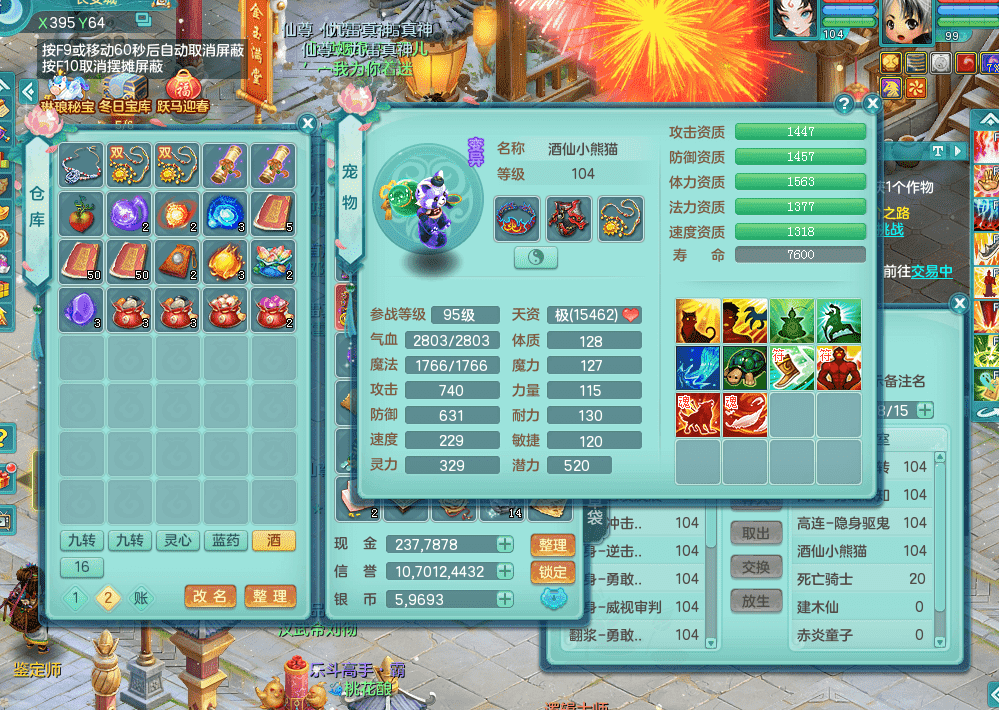Select the 蓝药 warehouse tab
The image size is (999, 710).
click(x=226, y=540)
